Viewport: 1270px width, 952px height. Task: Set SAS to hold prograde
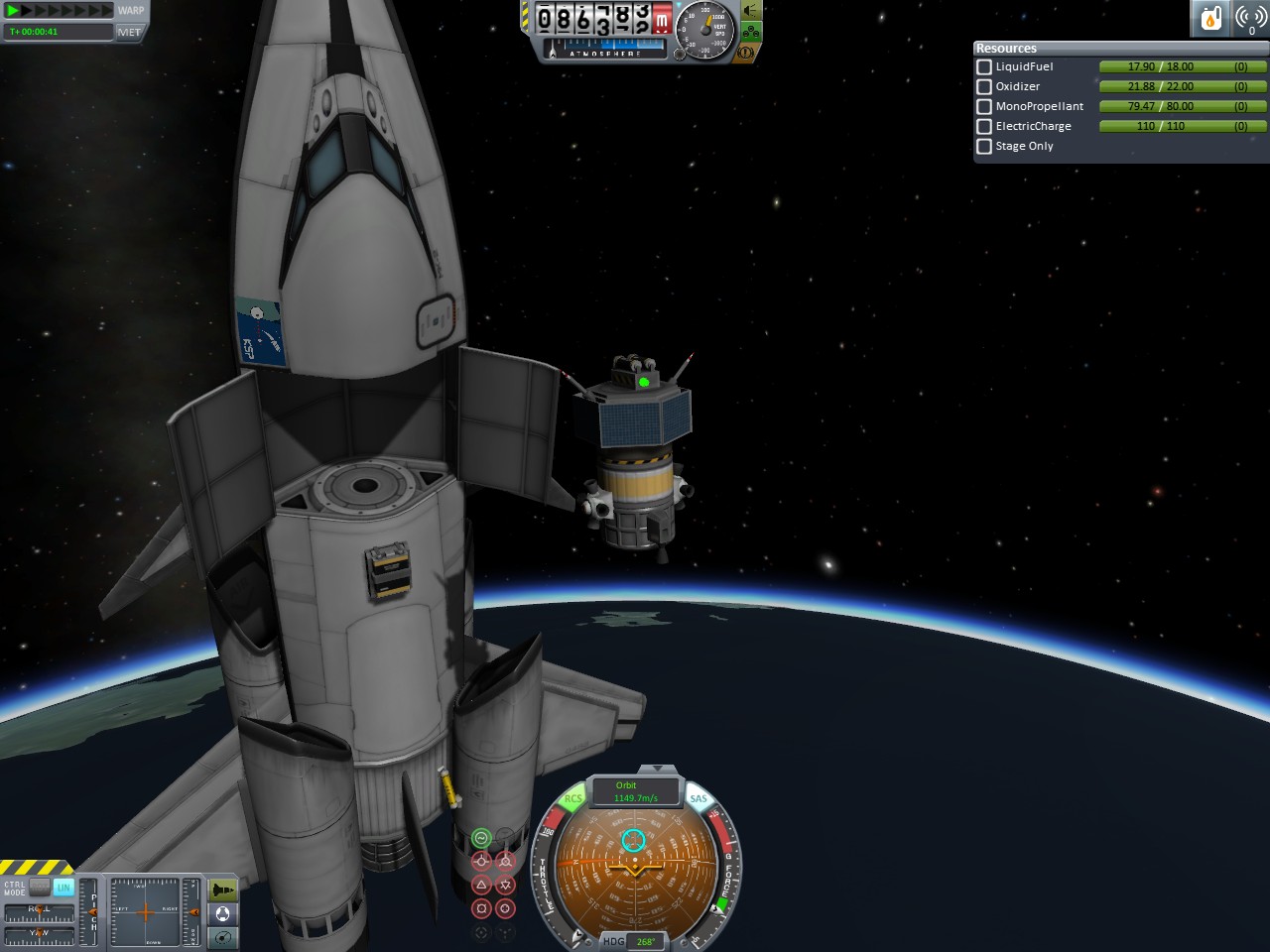pyautogui.click(x=481, y=861)
